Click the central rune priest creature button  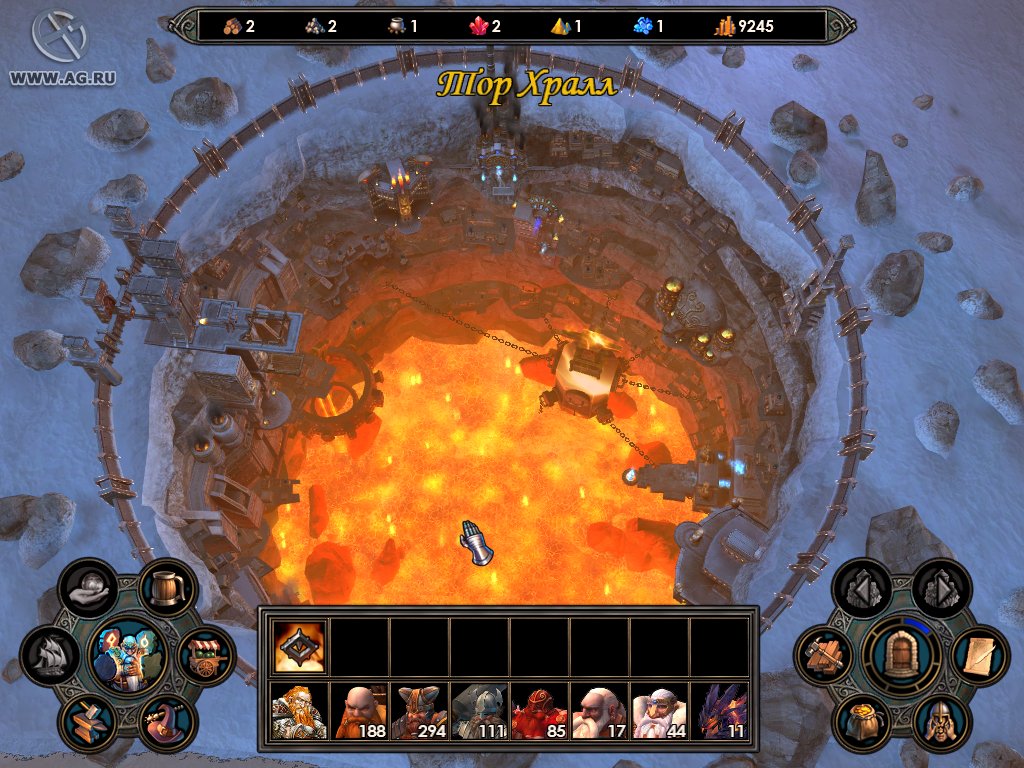[x=127, y=655]
